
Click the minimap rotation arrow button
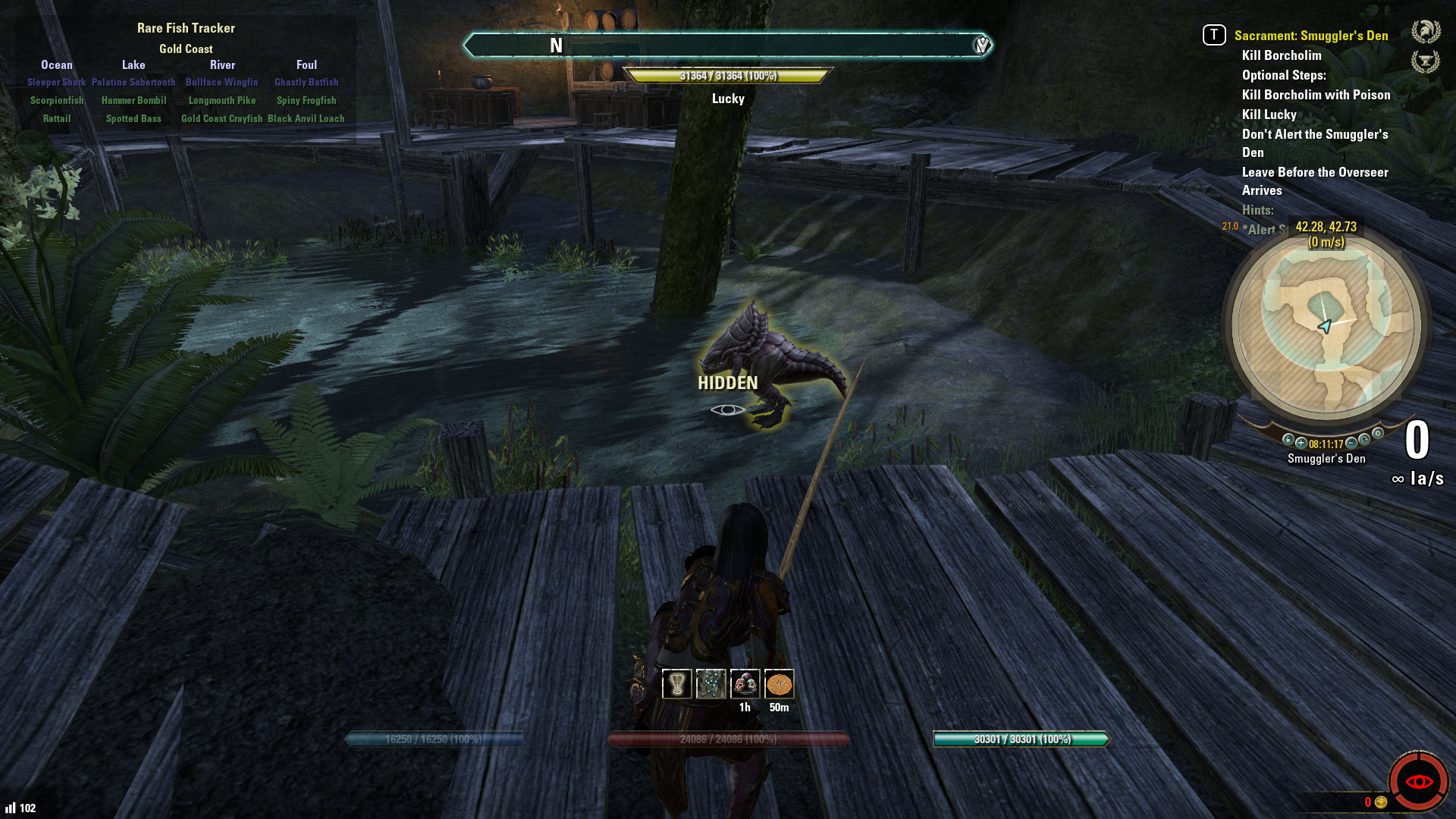tap(1364, 439)
